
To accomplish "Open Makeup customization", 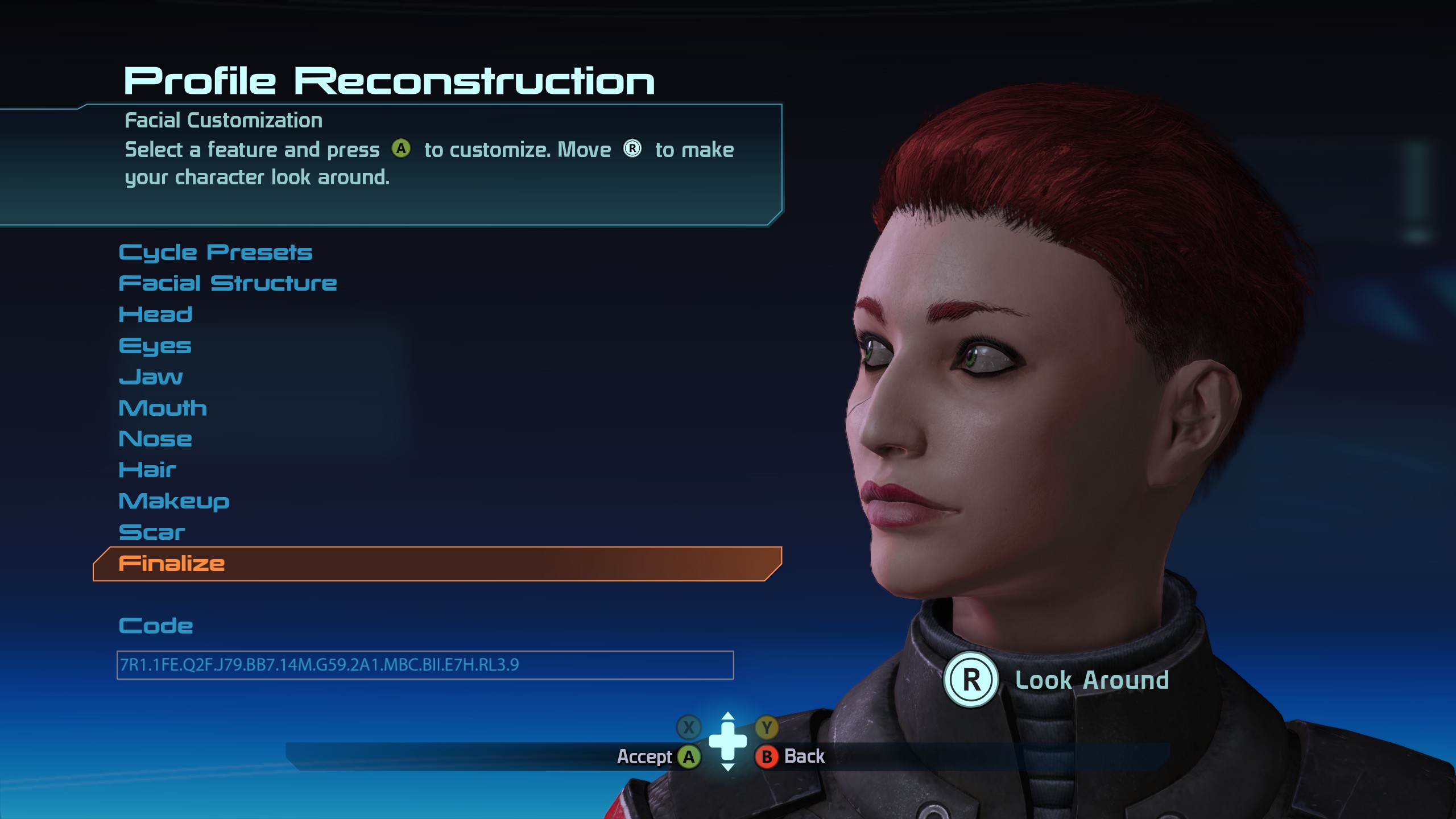I will pos(174,501).
